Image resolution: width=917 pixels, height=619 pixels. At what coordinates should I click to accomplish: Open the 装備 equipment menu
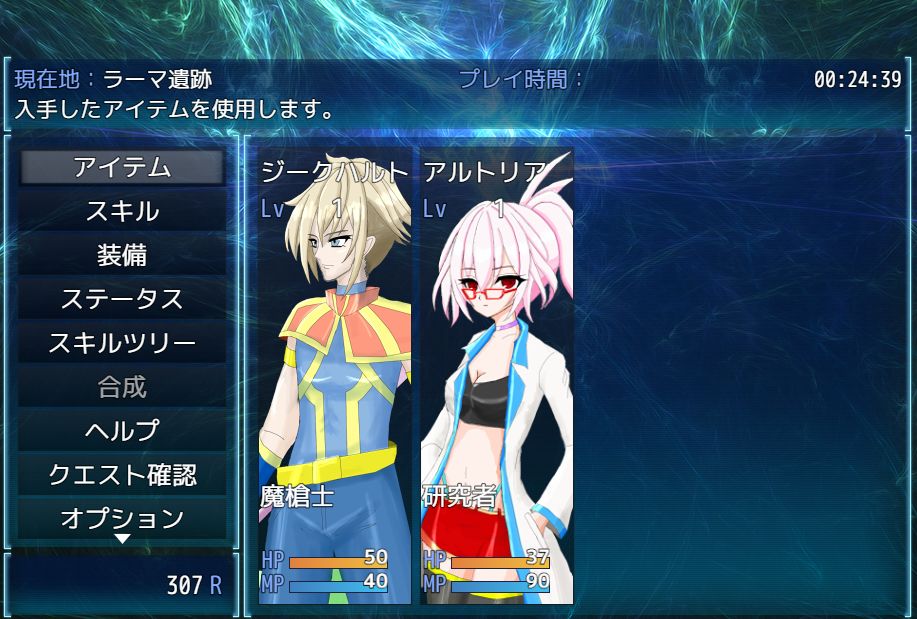tap(122, 255)
